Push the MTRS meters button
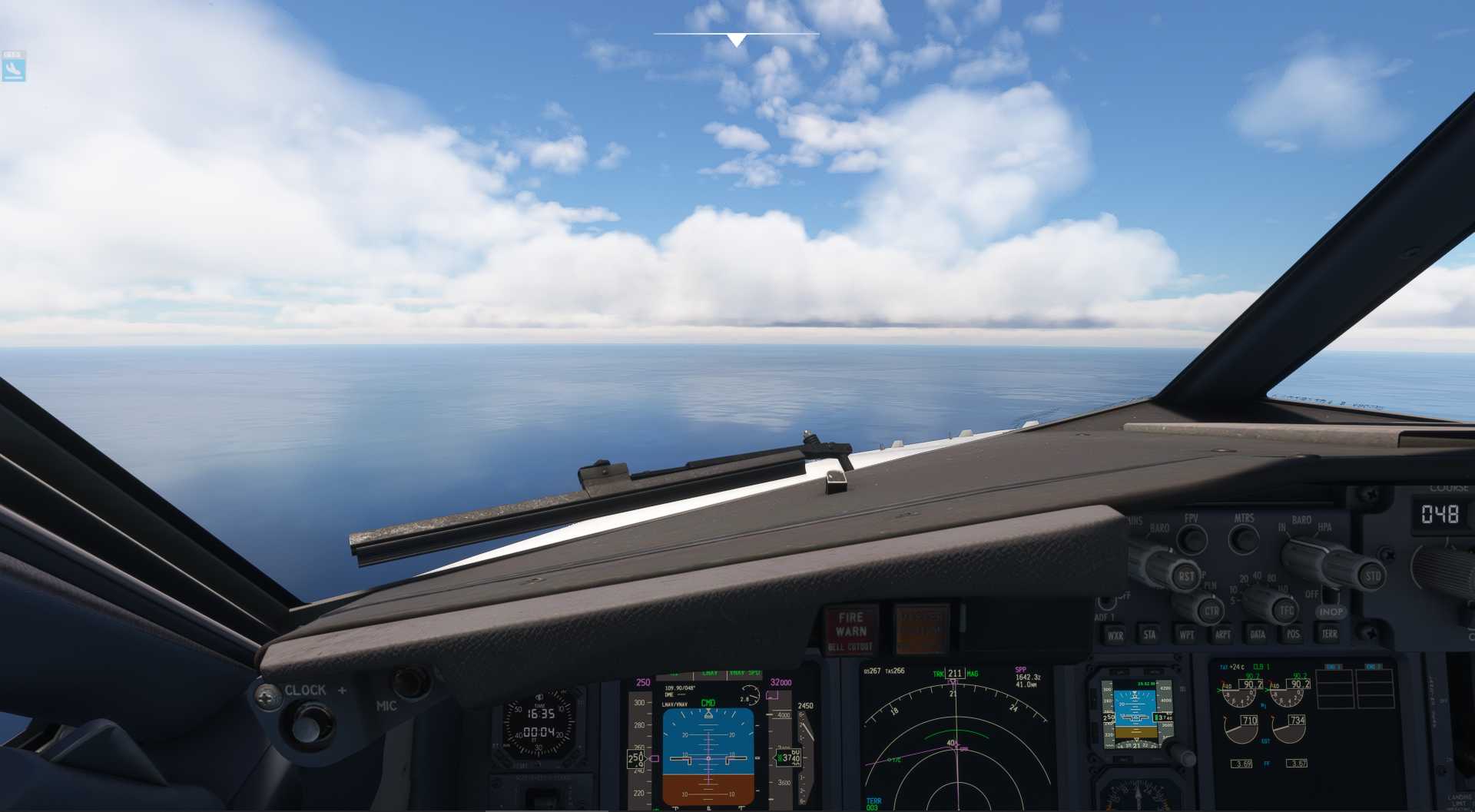The width and height of the screenshot is (1475, 812). (1244, 539)
